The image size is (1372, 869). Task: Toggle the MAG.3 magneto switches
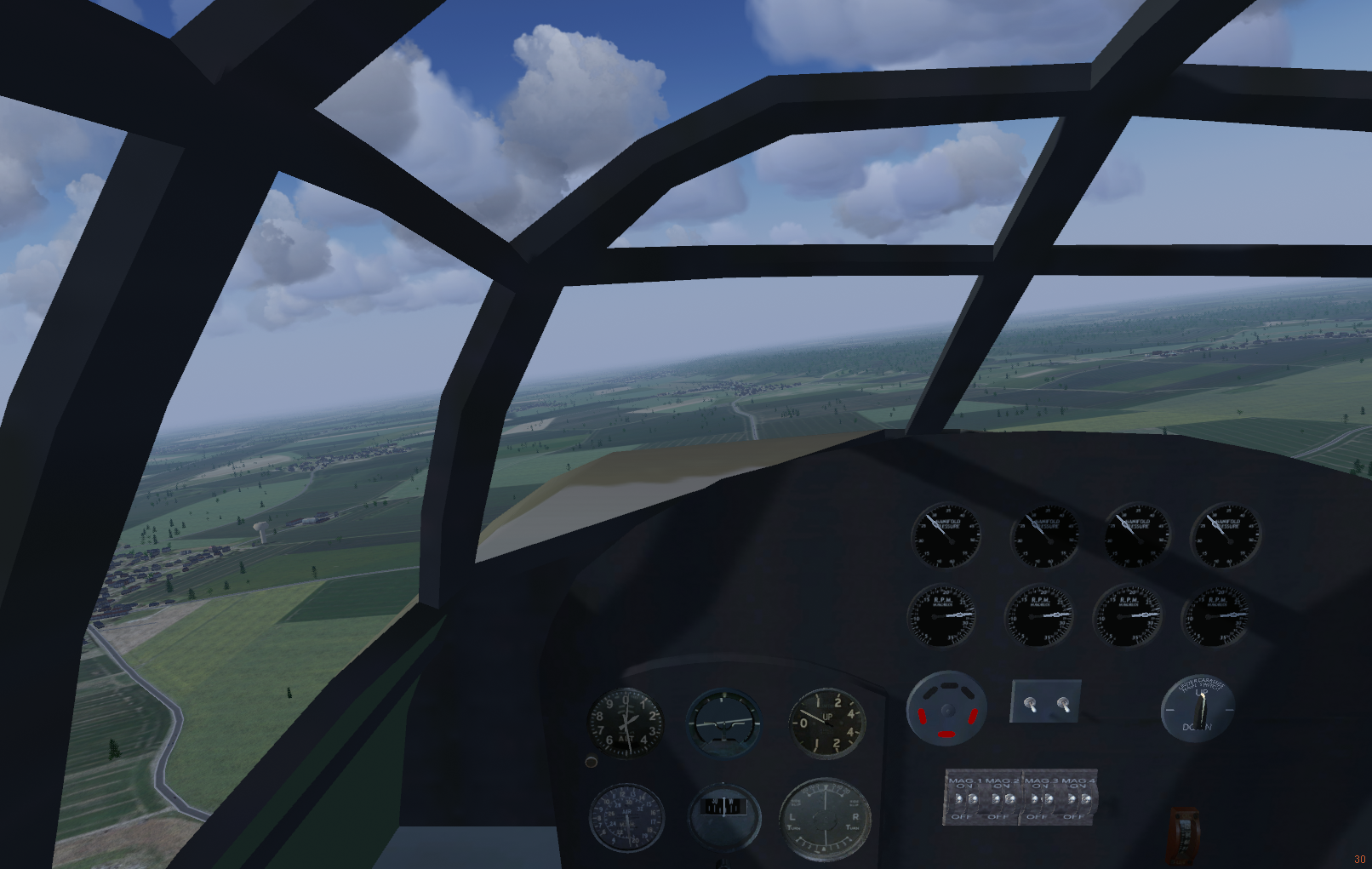1041,799
